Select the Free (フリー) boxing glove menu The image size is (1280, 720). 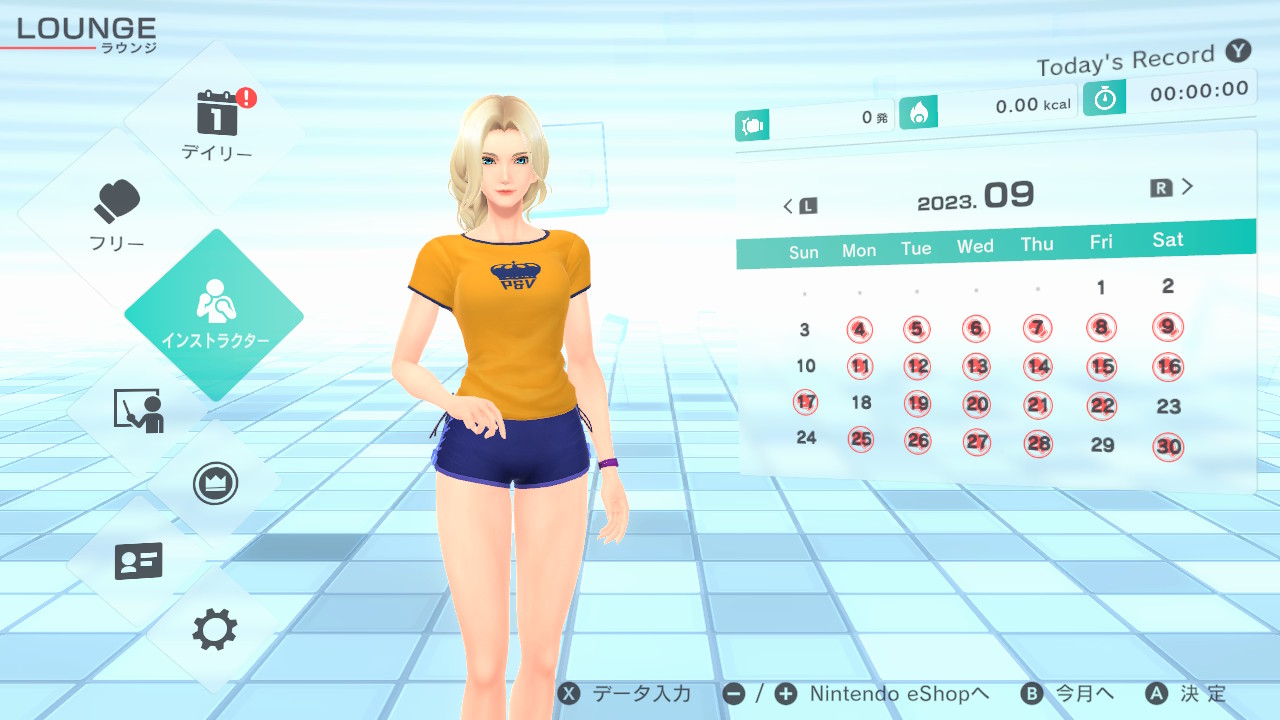point(117,213)
